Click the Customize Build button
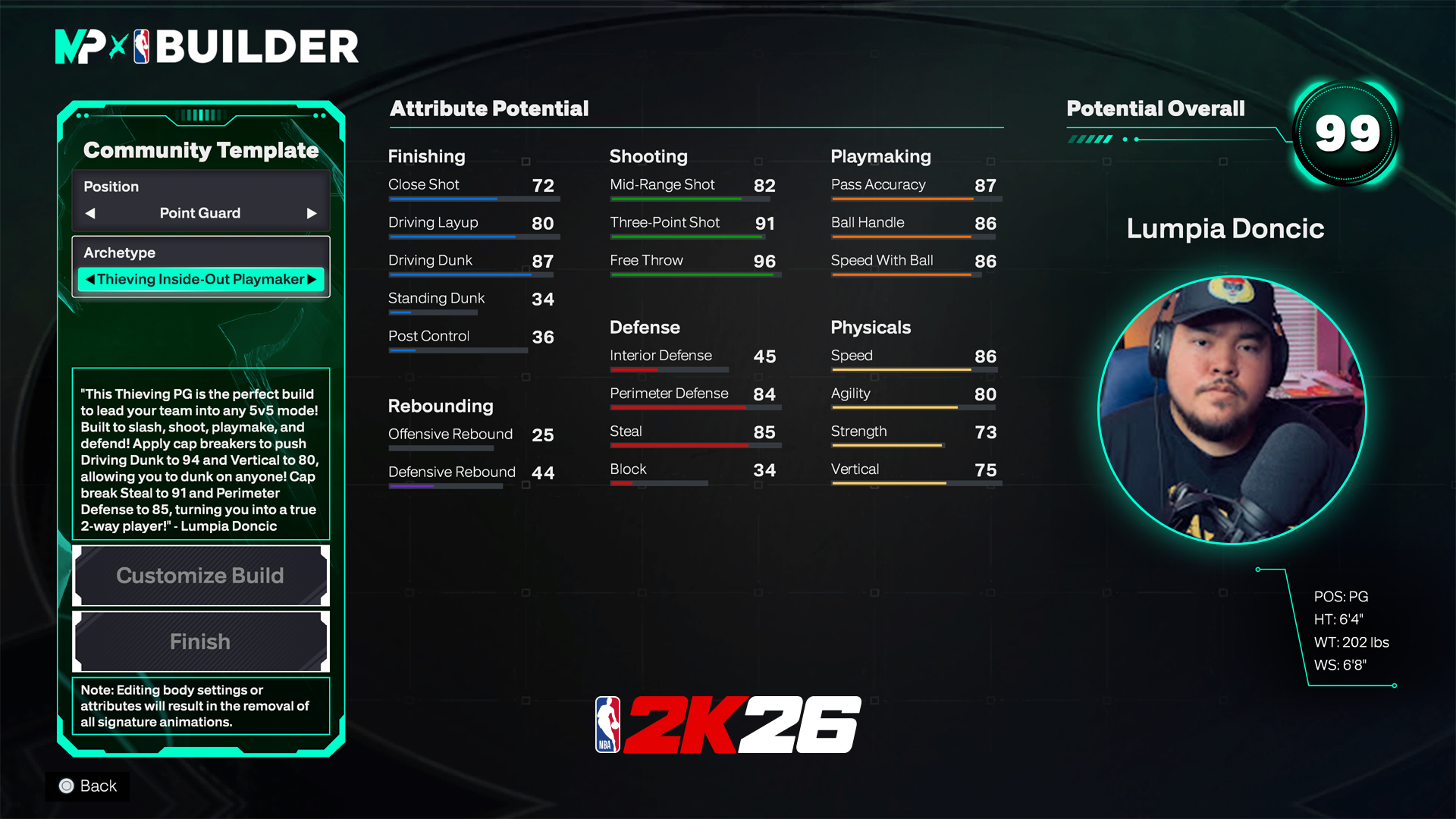The height and width of the screenshot is (819, 1456). [200, 576]
